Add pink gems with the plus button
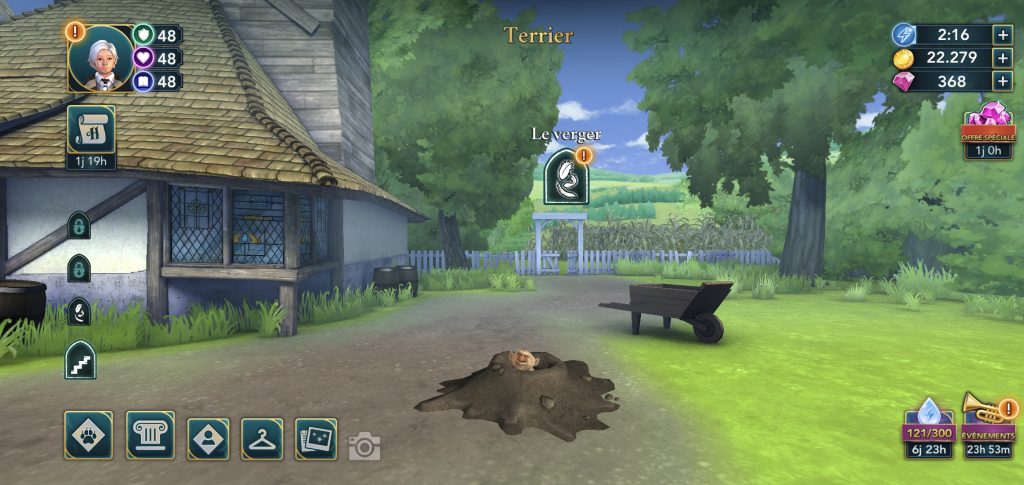 1003,82
